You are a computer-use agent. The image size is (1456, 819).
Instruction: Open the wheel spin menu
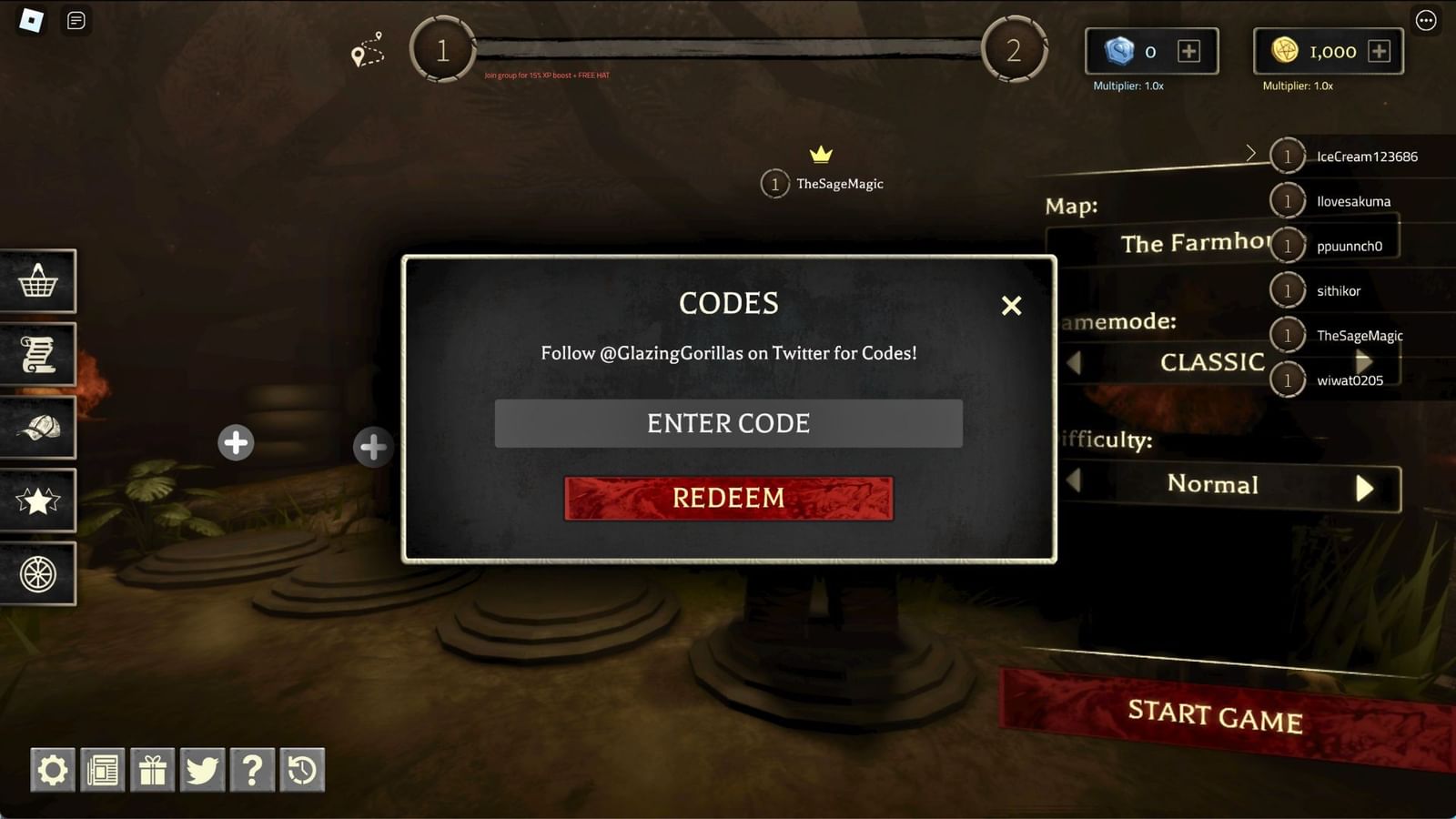[39, 573]
